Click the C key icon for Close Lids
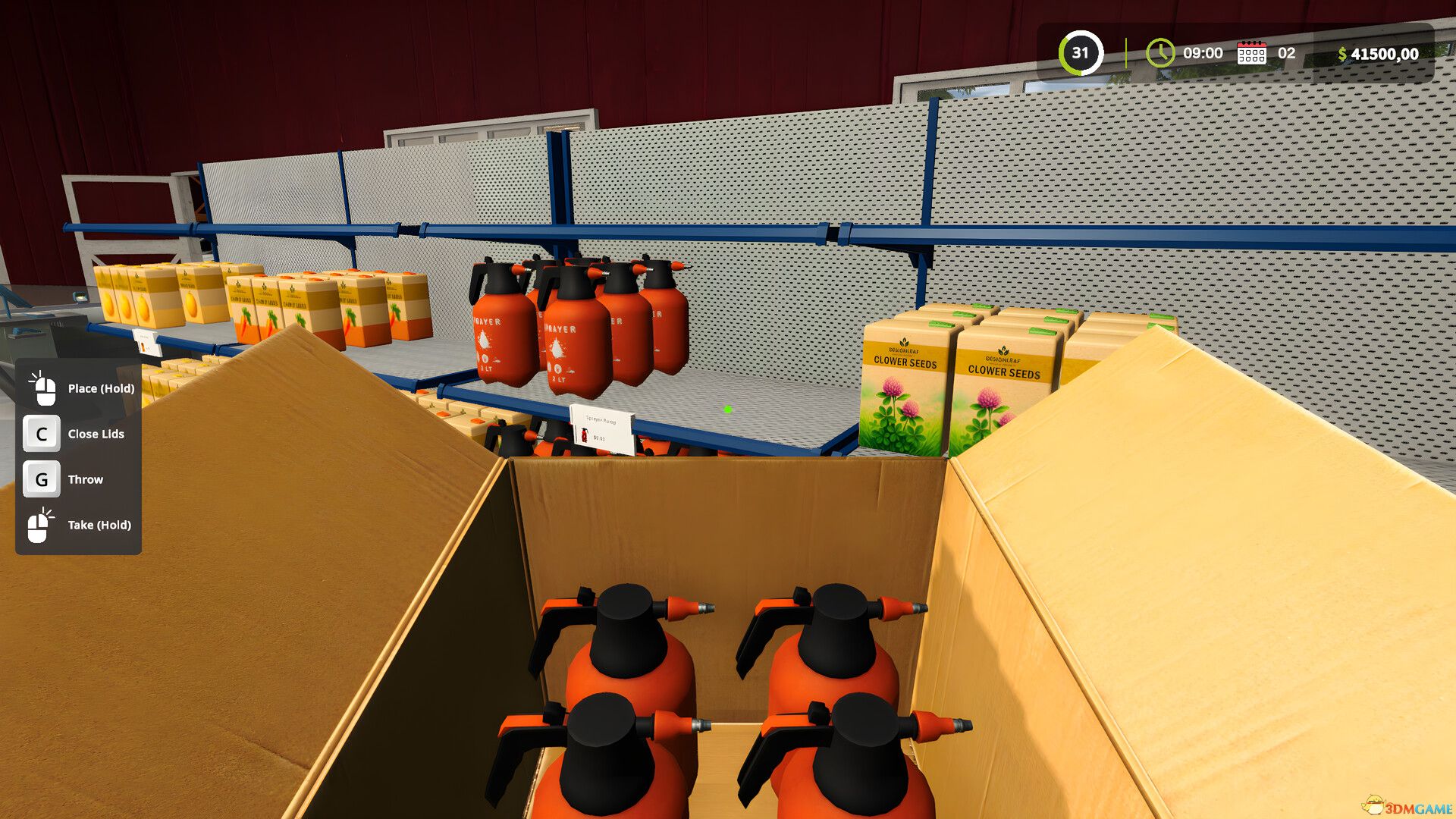Image resolution: width=1456 pixels, height=819 pixels. point(42,434)
